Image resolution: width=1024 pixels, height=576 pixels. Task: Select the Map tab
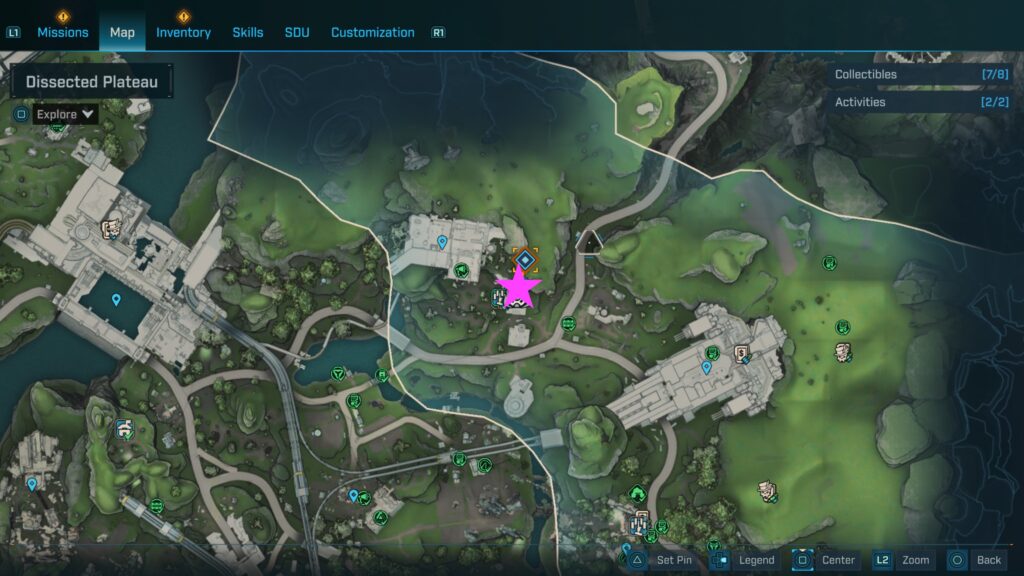[122, 32]
